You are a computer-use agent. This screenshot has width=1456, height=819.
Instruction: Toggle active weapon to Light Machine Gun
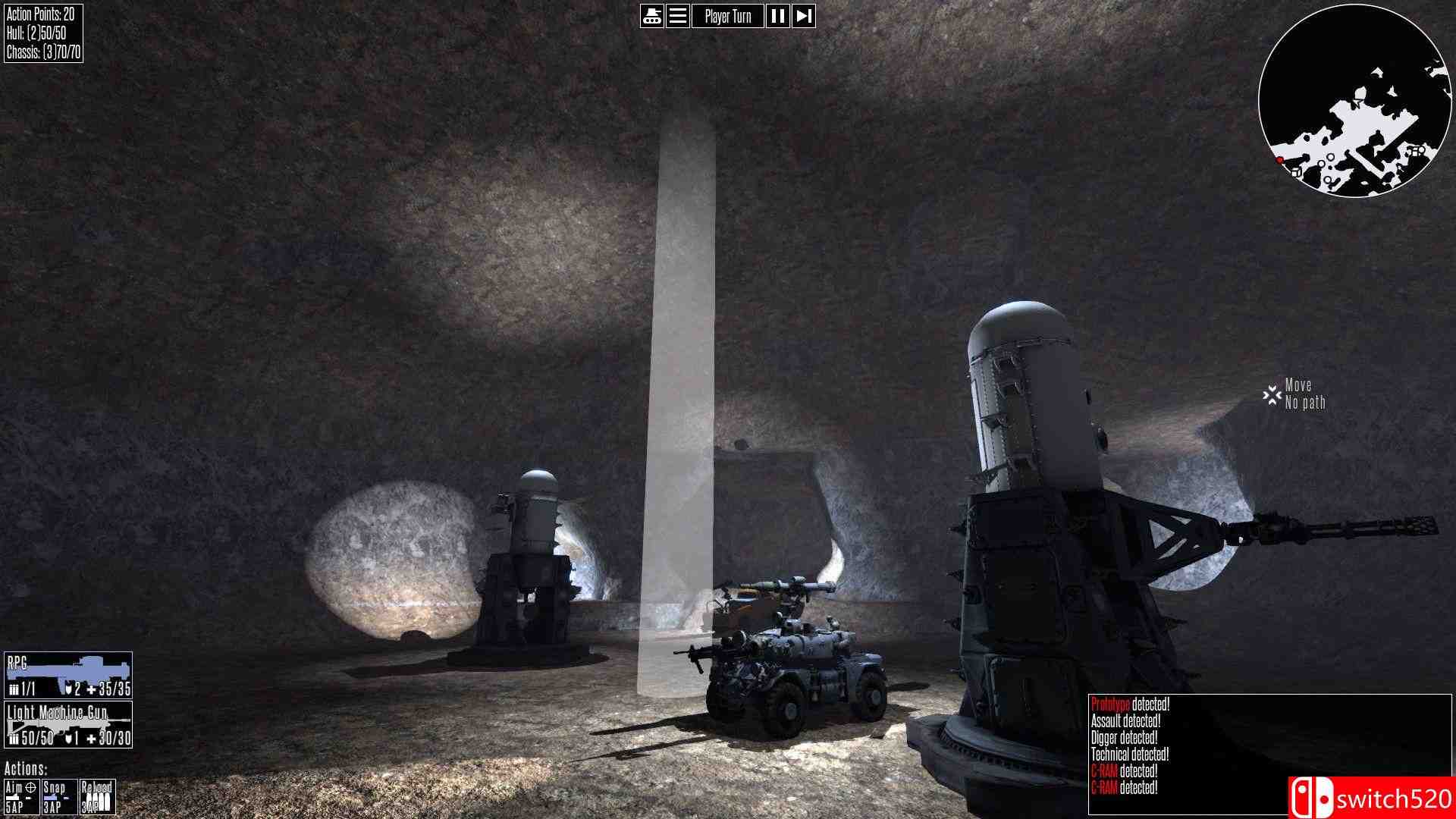[x=67, y=724]
